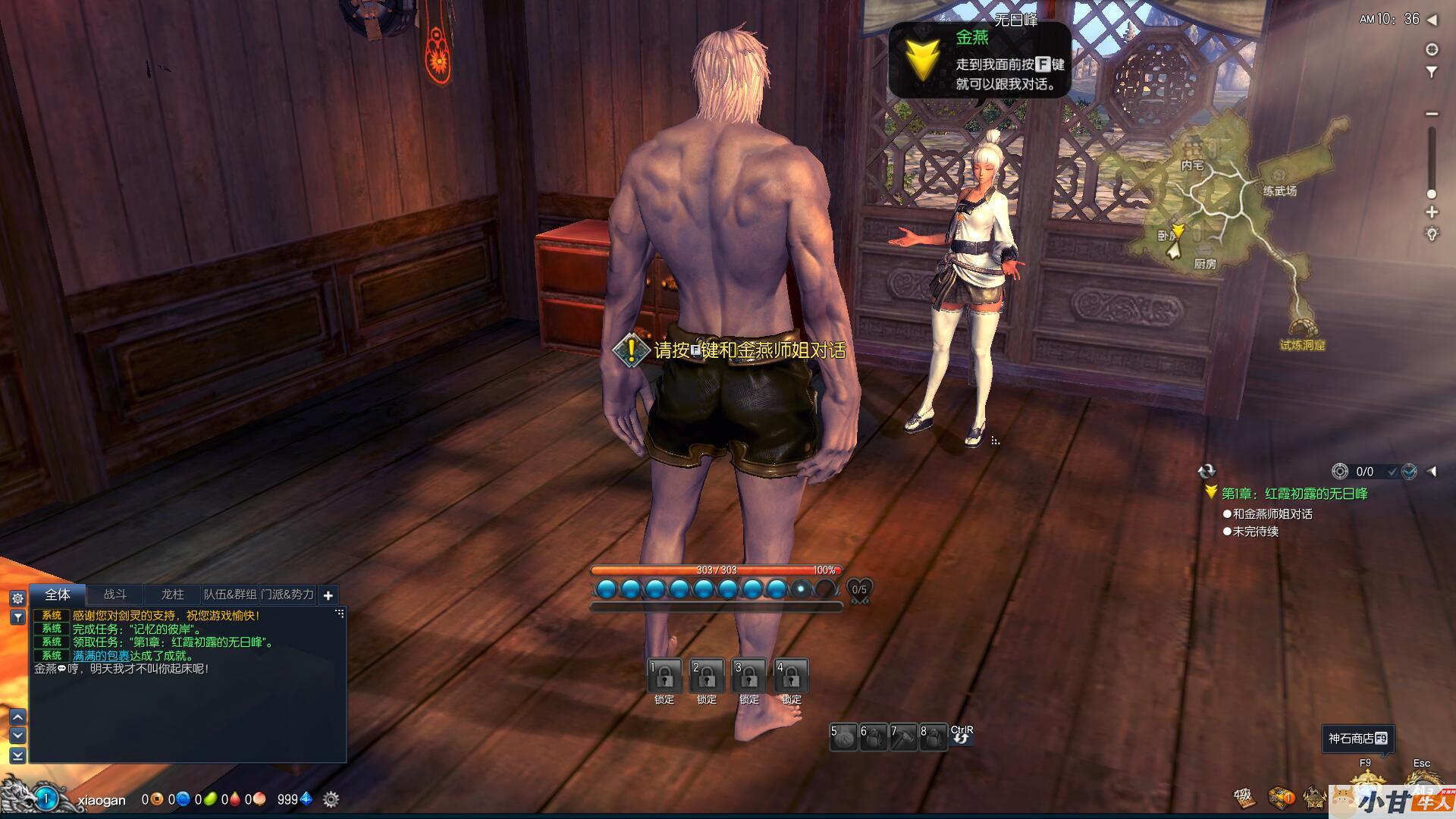Switch to the 战斗 chat tab
The image size is (1456, 819).
115,595
